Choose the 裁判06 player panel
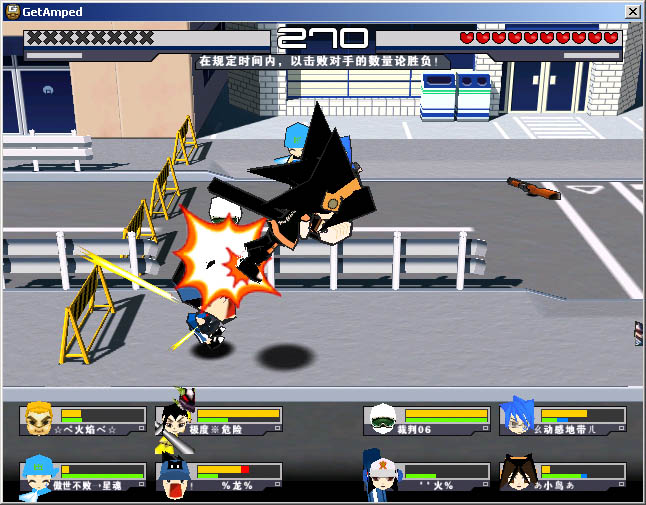This screenshot has height=505, width=646. (x=427, y=420)
